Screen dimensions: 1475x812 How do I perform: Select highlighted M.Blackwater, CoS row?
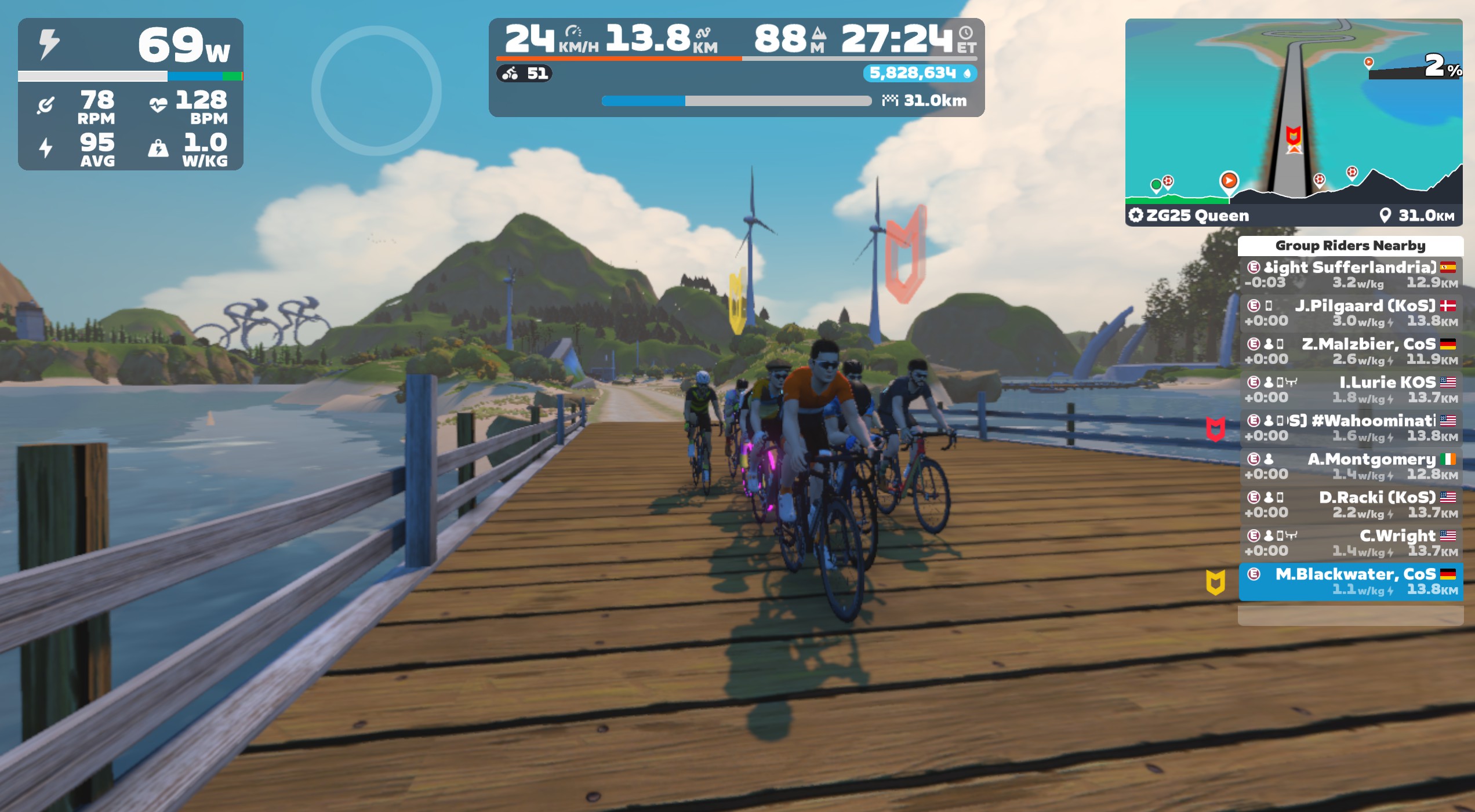click(1350, 581)
